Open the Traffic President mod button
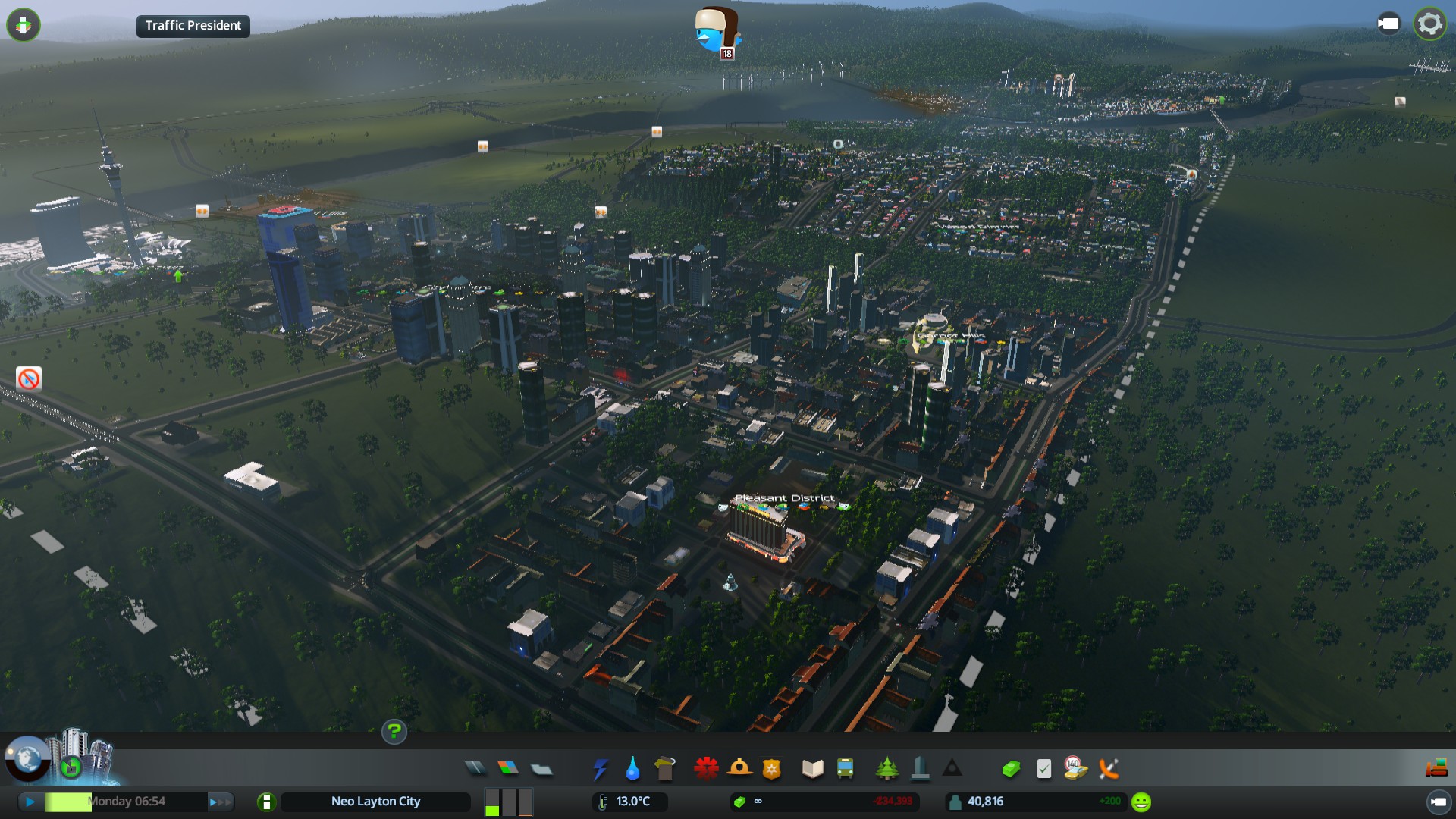 [193, 26]
